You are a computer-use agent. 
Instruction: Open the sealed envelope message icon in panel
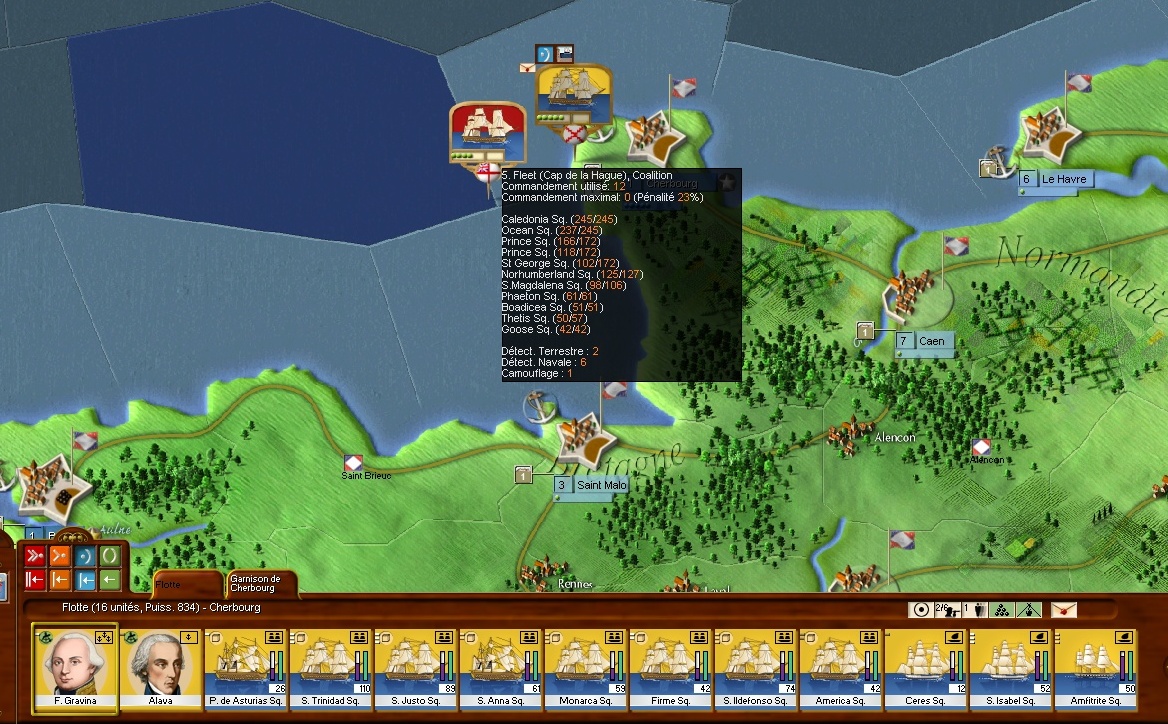coord(1064,610)
